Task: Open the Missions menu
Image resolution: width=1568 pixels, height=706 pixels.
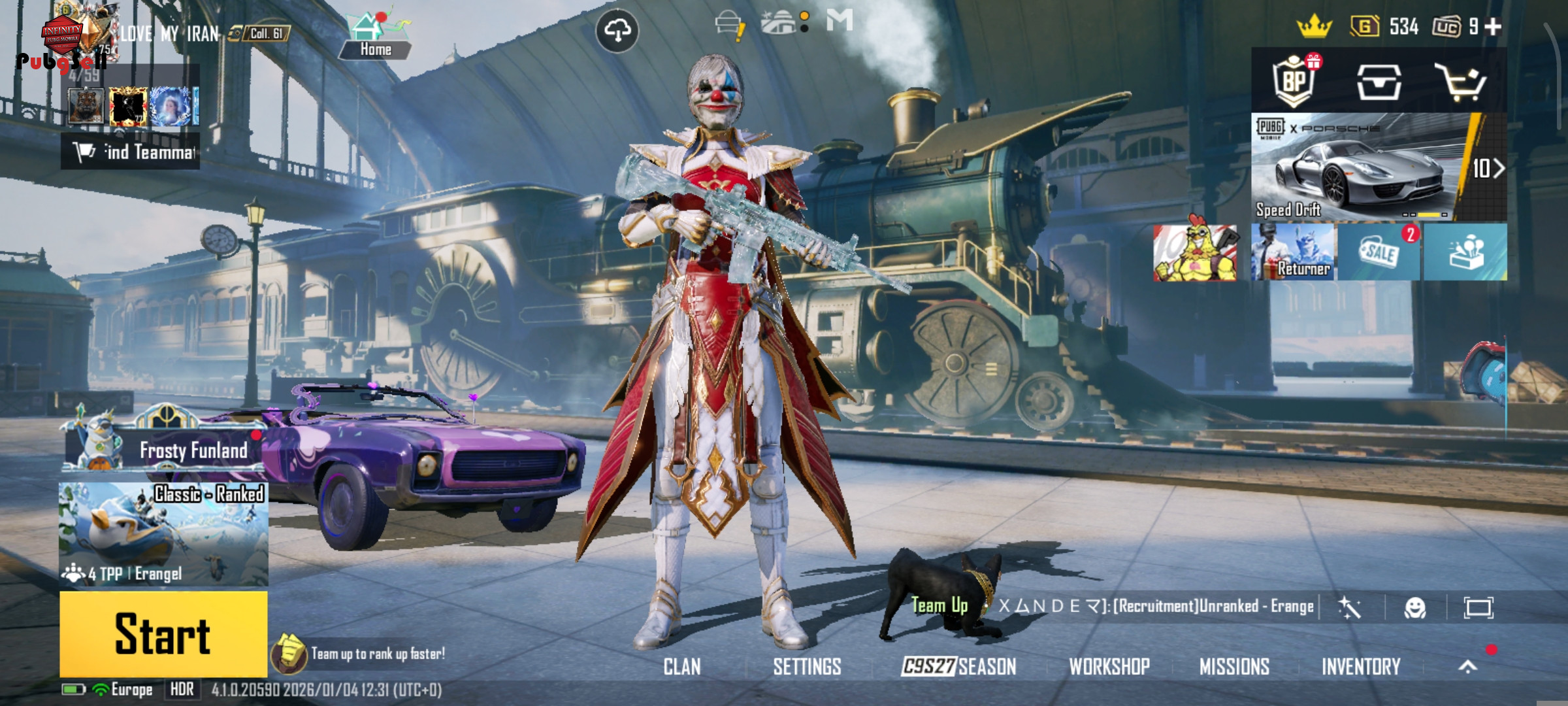Action: click(x=1234, y=667)
